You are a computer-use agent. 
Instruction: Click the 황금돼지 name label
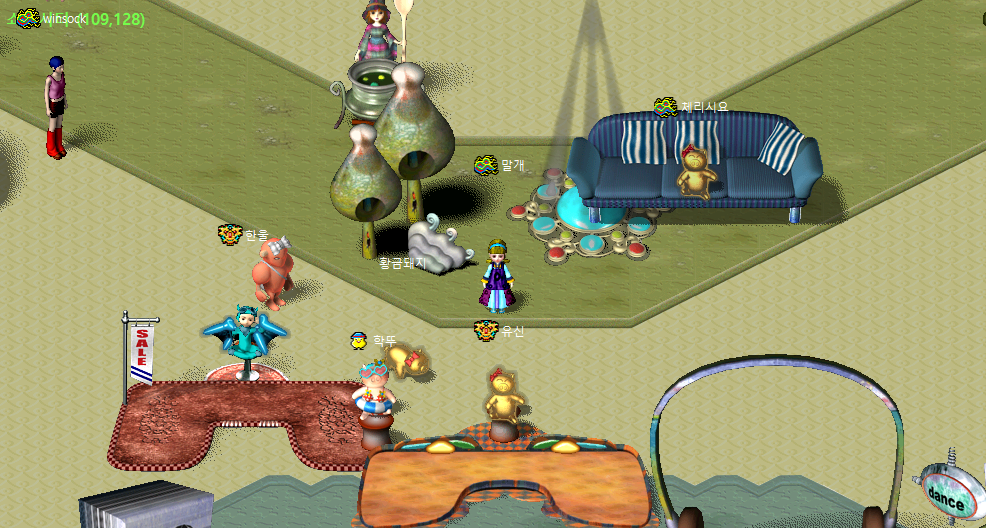pyautogui.click(x=402, y=263)
